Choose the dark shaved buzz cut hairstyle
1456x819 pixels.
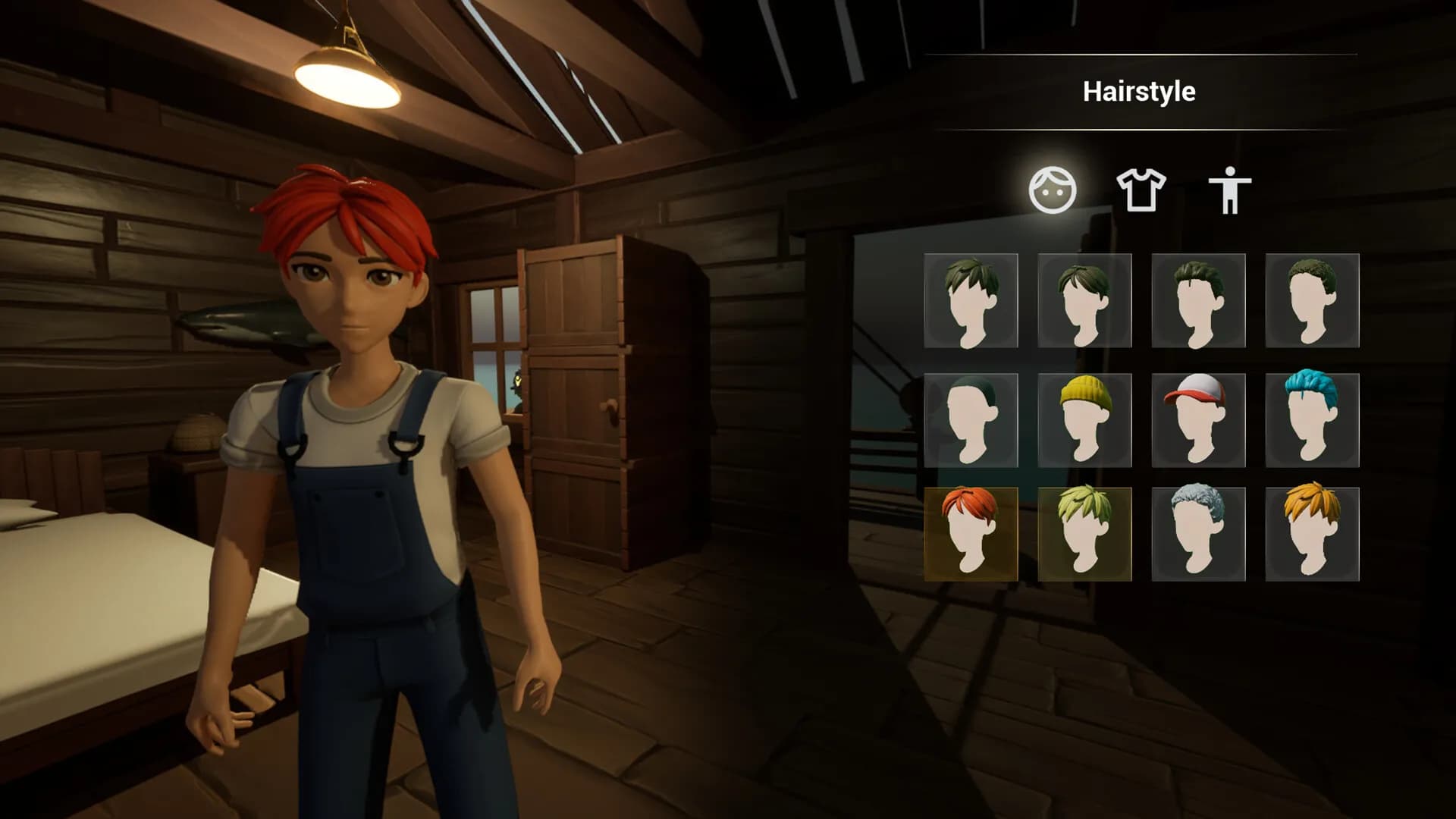(971, 420)
